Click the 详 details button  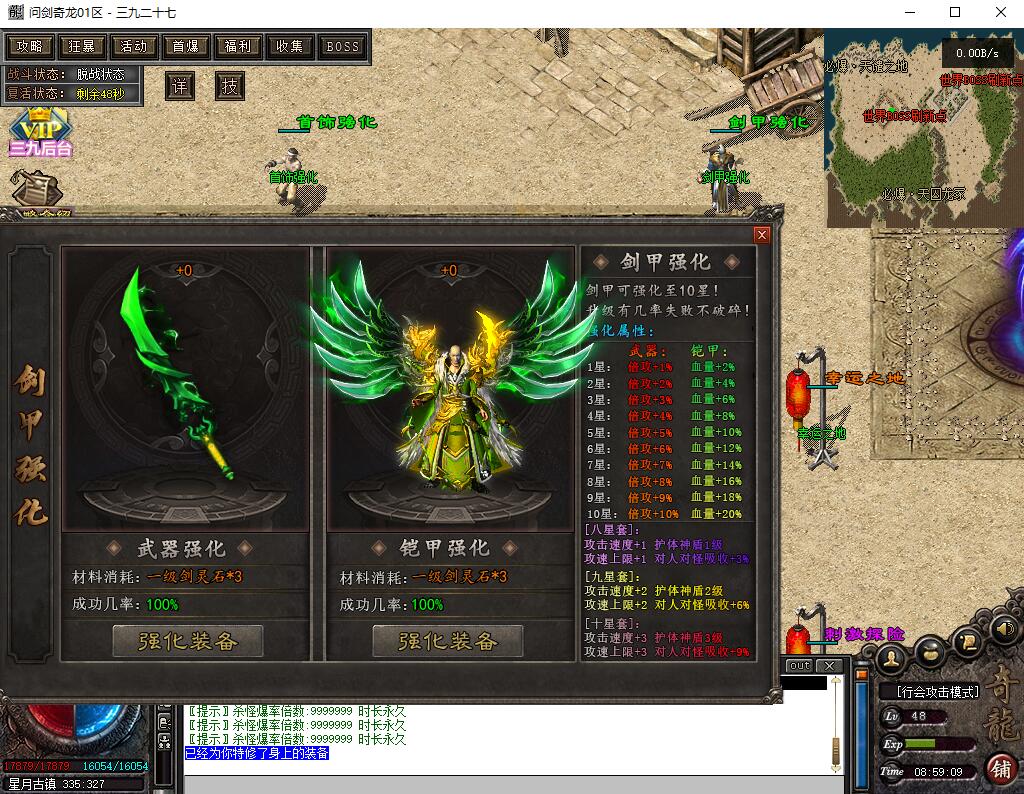pos(179,87)
